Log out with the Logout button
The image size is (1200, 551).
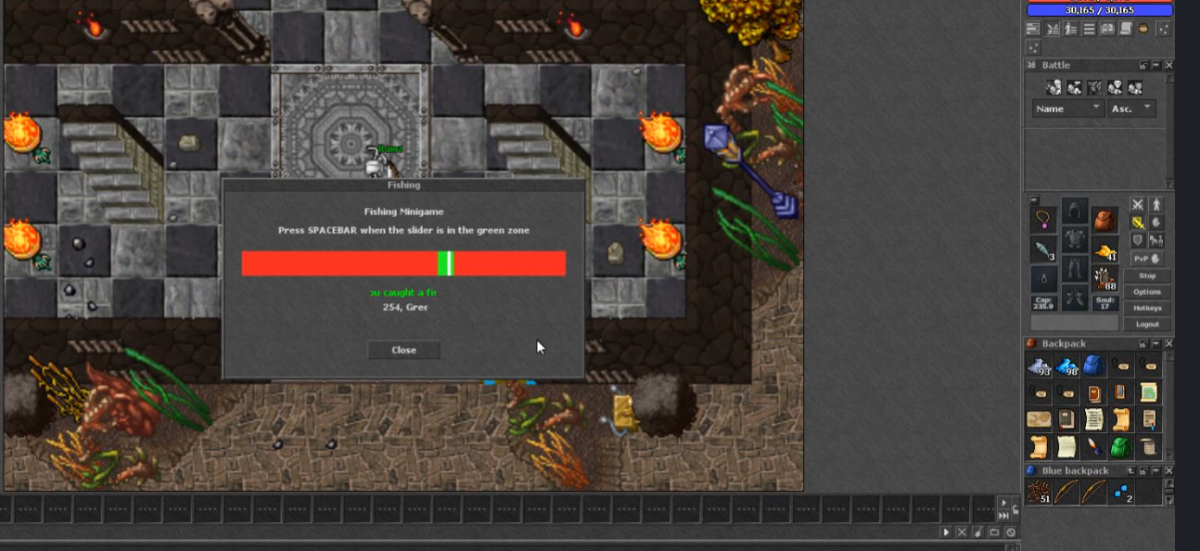point(1147,324)
